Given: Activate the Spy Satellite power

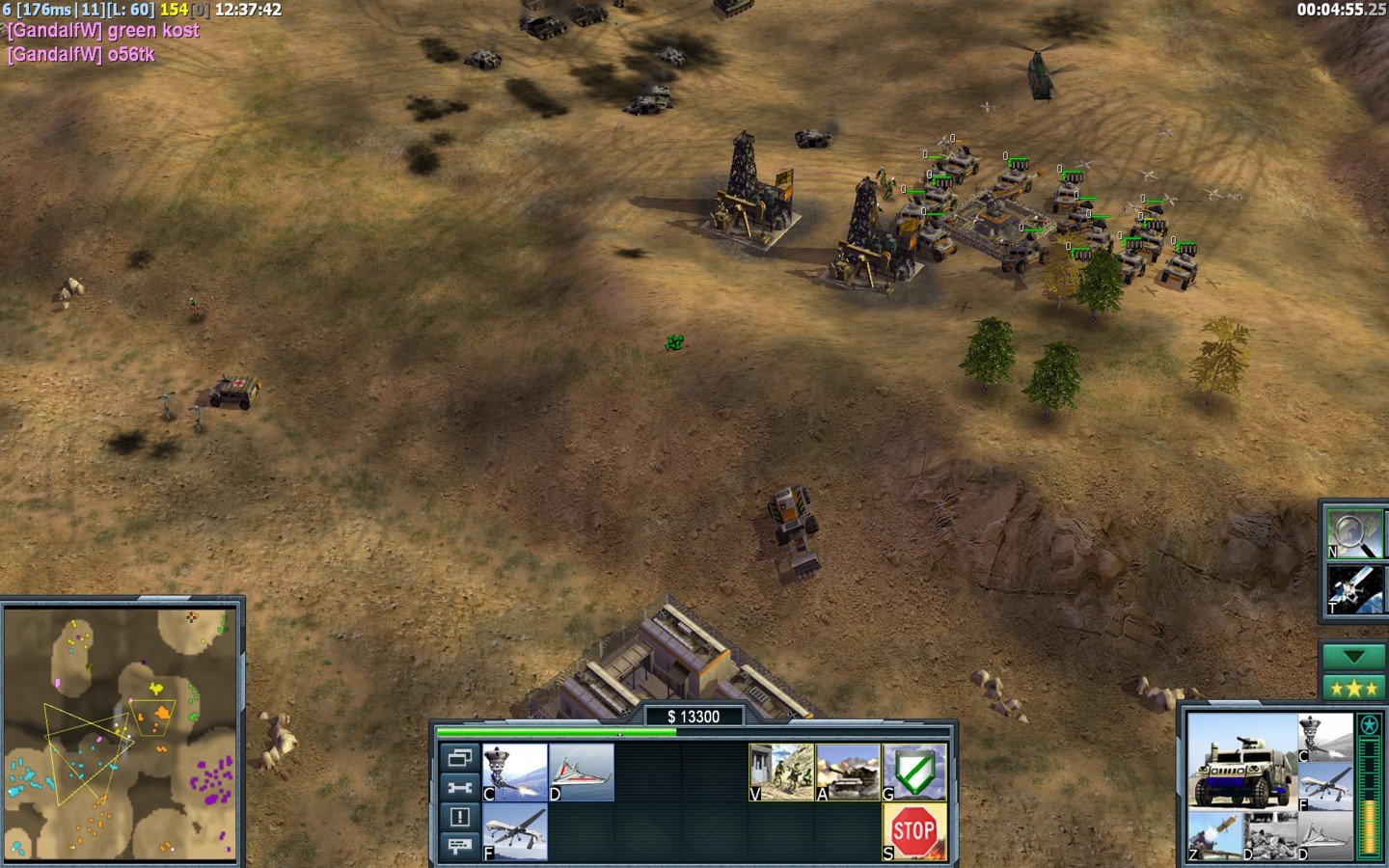Looking at the screenshot, I should (1353, 589).
